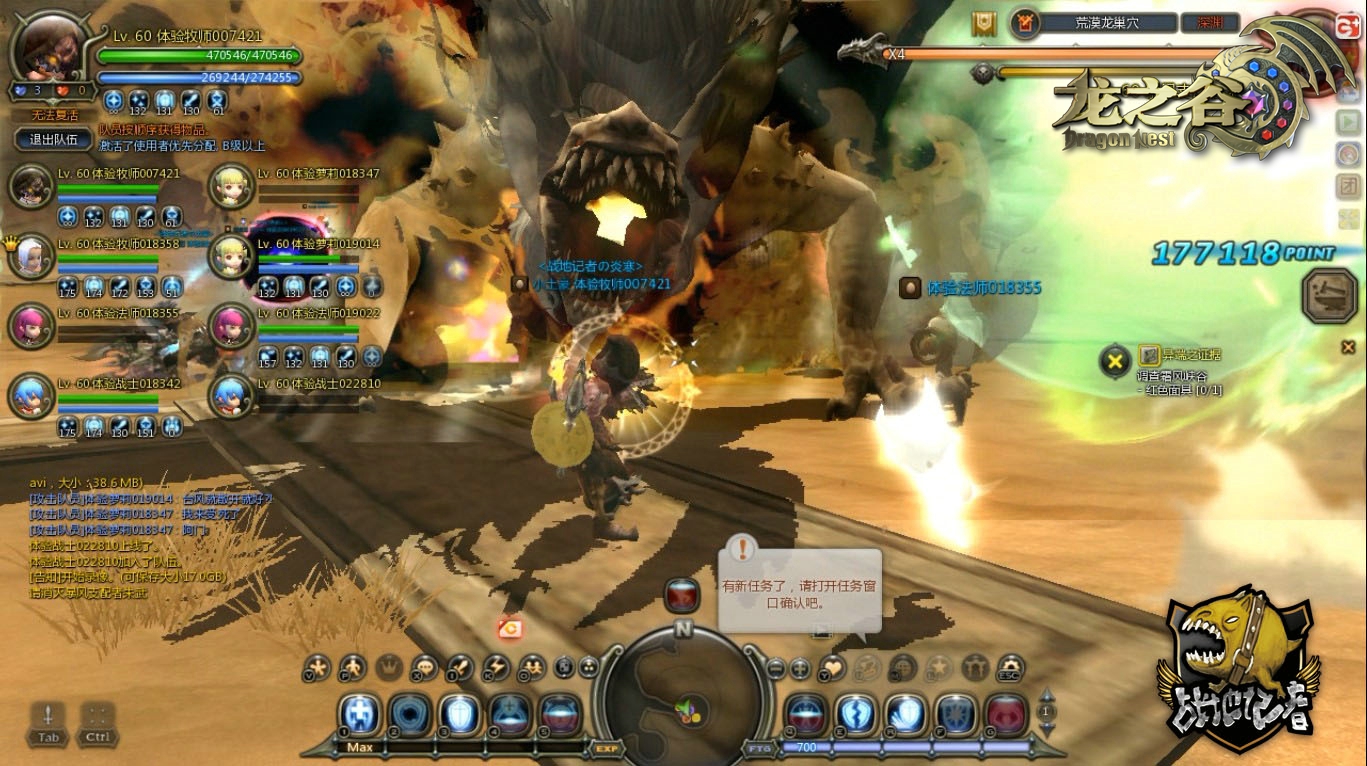Screen dimensions: 1367x766
Task: Click the minimap zoom-in plus button
Action: 801,668
